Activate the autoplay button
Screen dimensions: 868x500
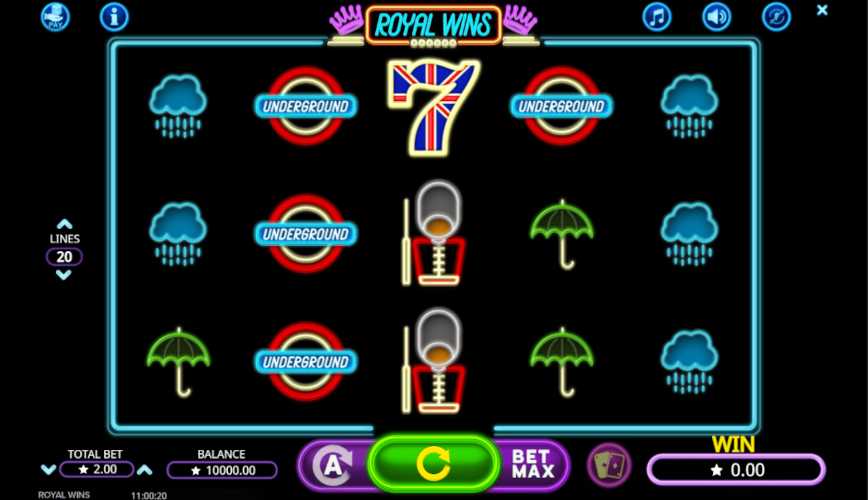pos(331,465)
